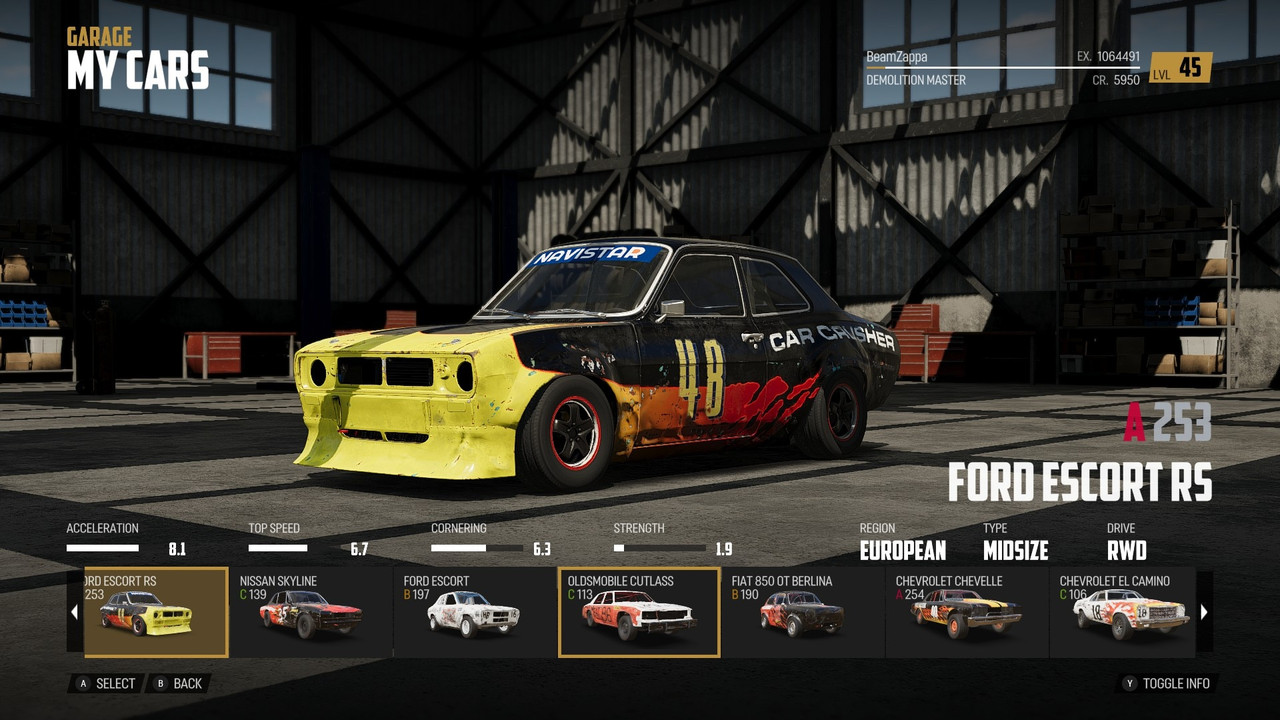
Task: Select the Chevrolet Chevelle tile
Action: coord(967,612)
